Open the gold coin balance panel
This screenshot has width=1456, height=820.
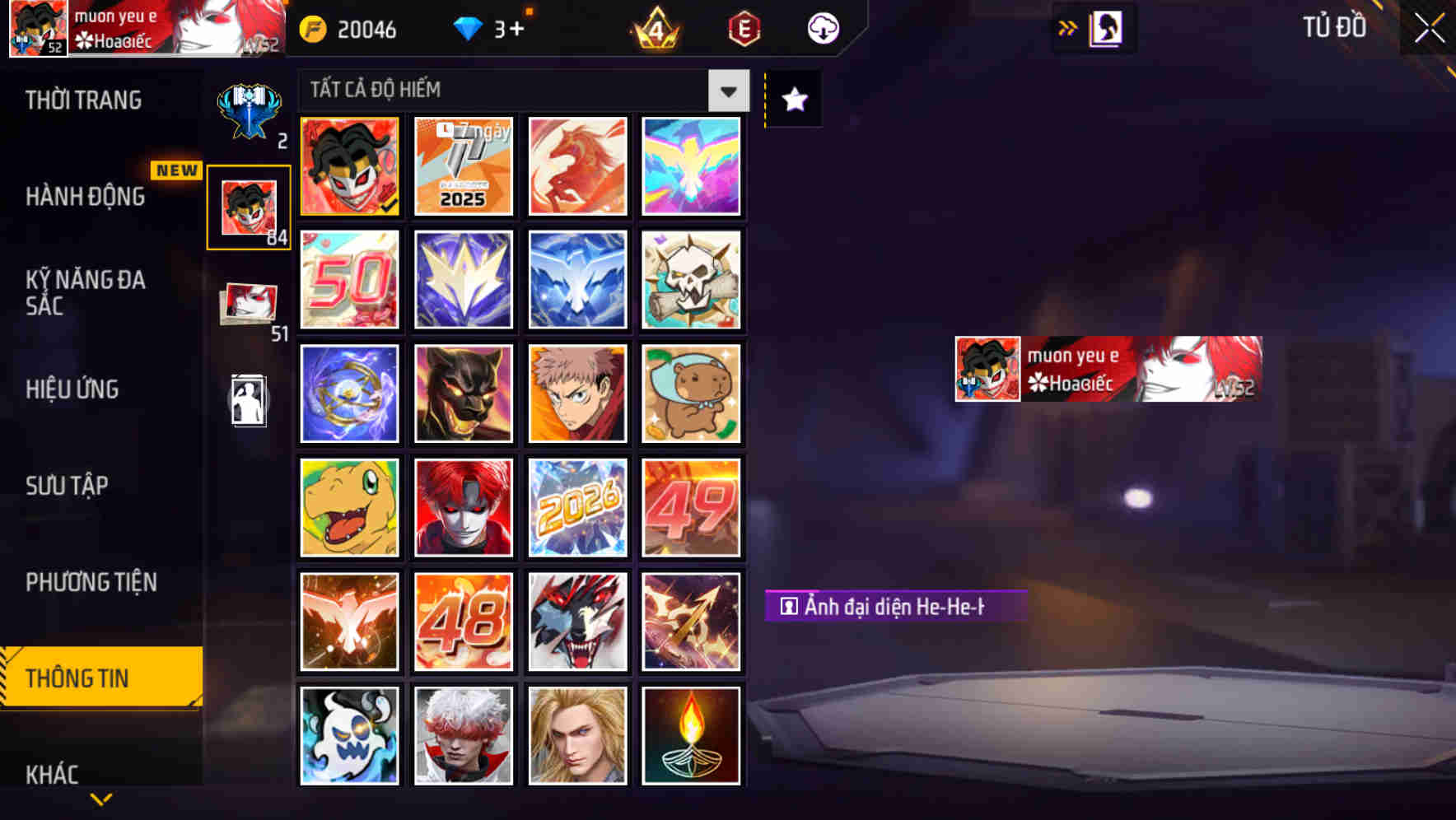tap(352, 29)
